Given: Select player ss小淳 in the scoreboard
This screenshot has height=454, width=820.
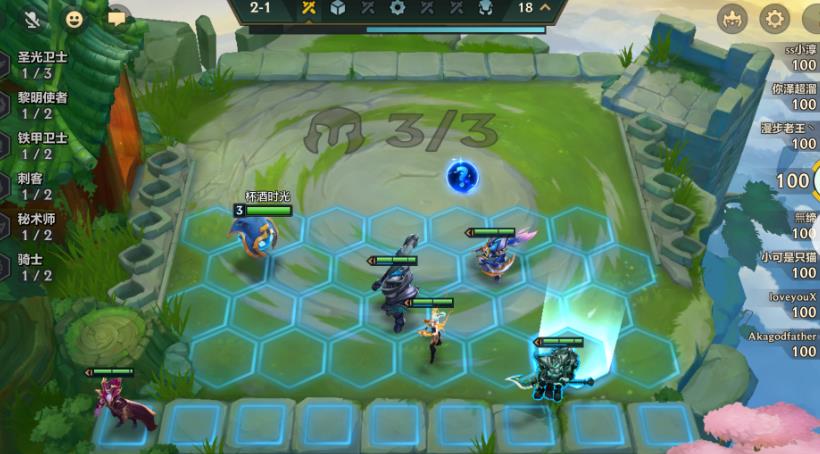Looking at the screenshot, I should coord(791,57).
